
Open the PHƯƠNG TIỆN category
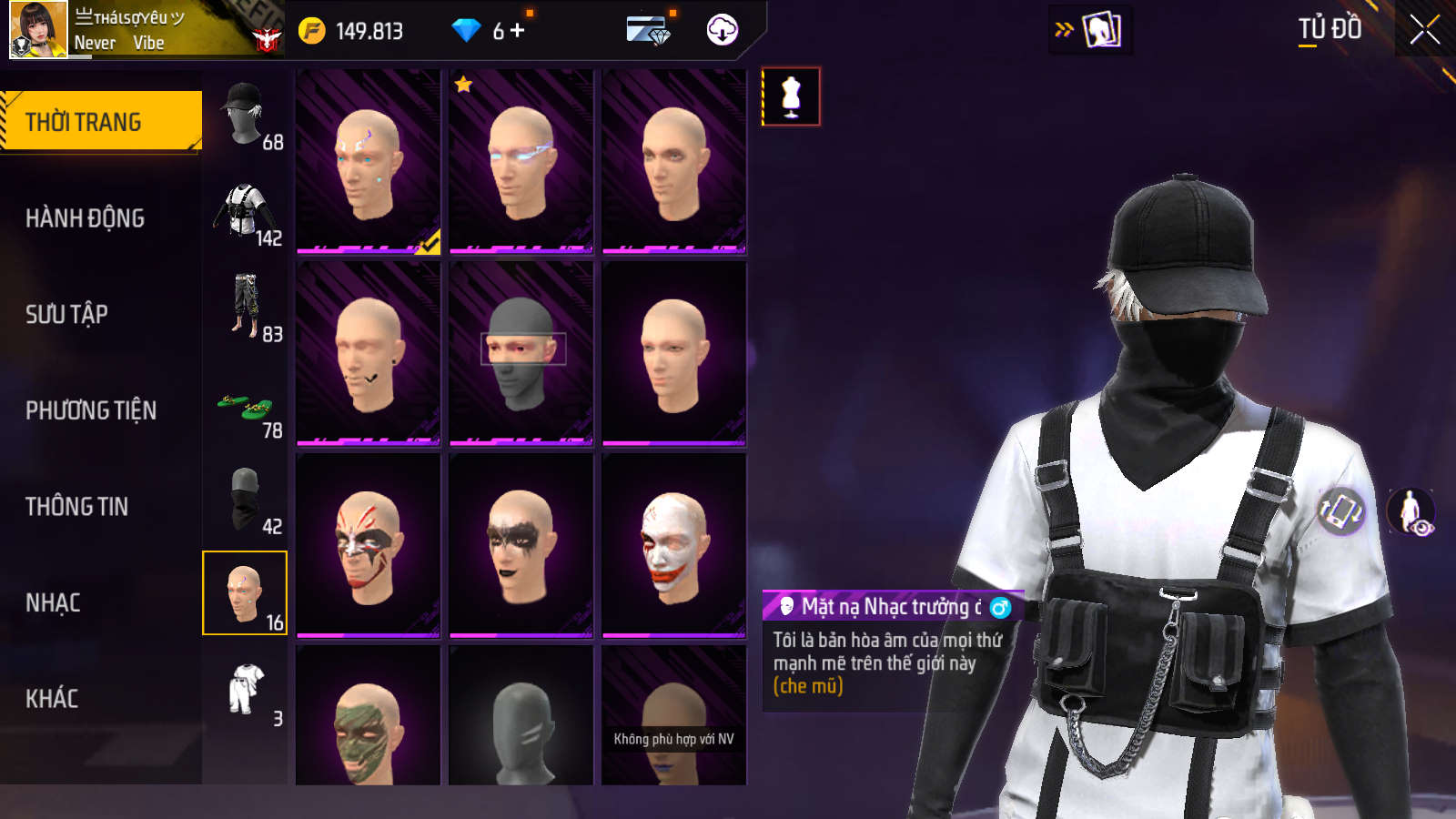coord(91,410)
